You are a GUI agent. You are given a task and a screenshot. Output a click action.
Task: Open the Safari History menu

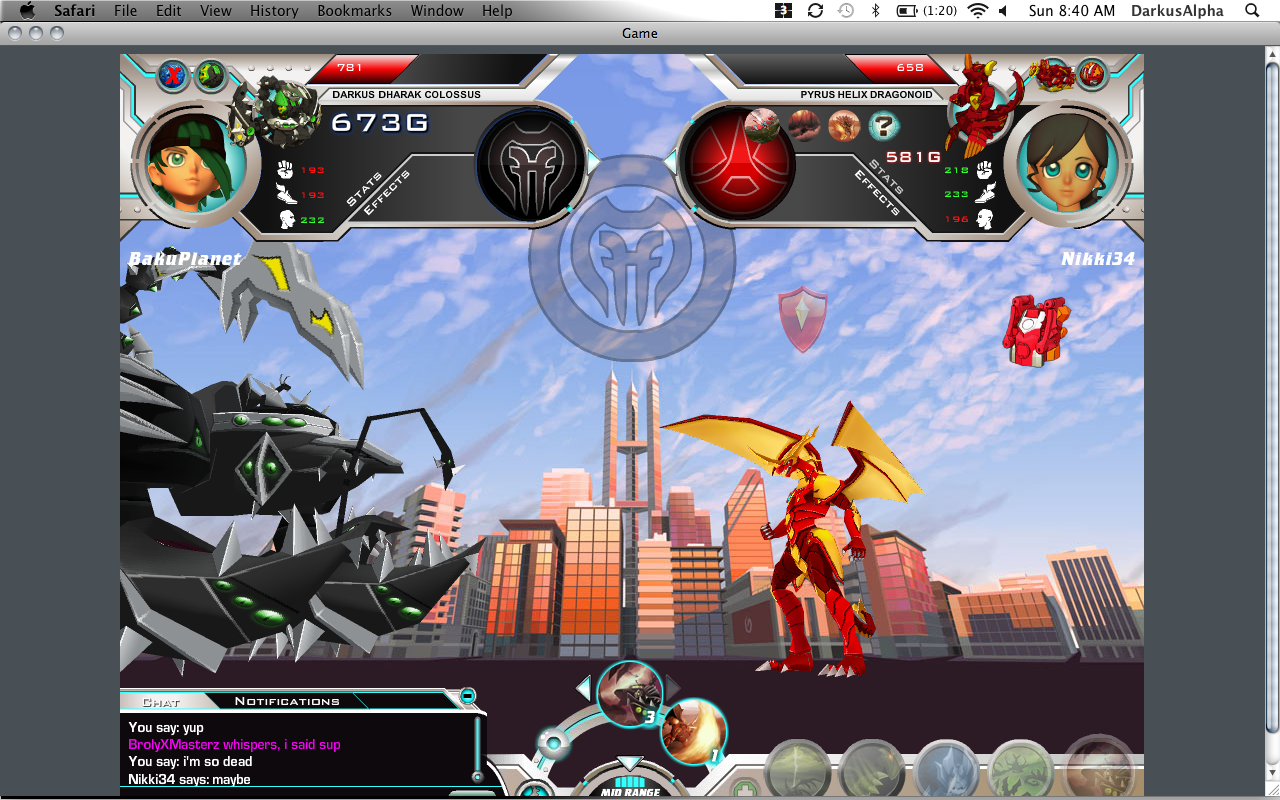[274, 11]
